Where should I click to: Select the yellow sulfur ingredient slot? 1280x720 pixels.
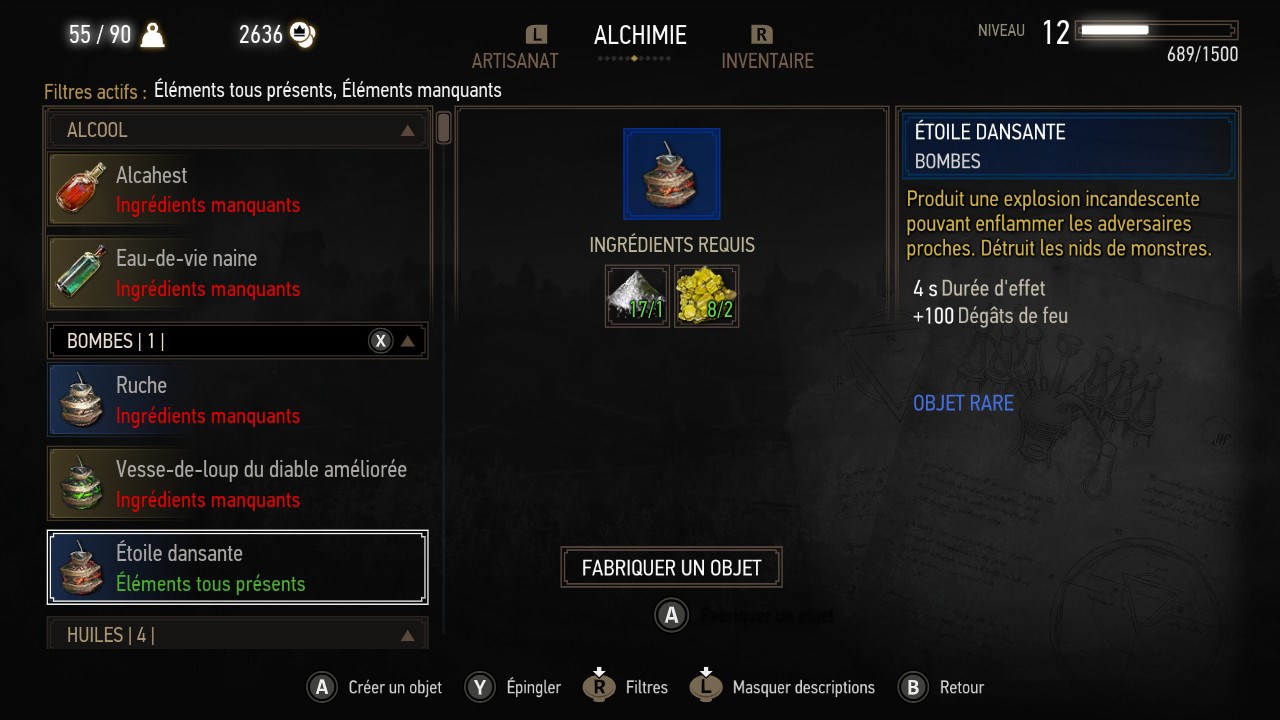[707, 296]
